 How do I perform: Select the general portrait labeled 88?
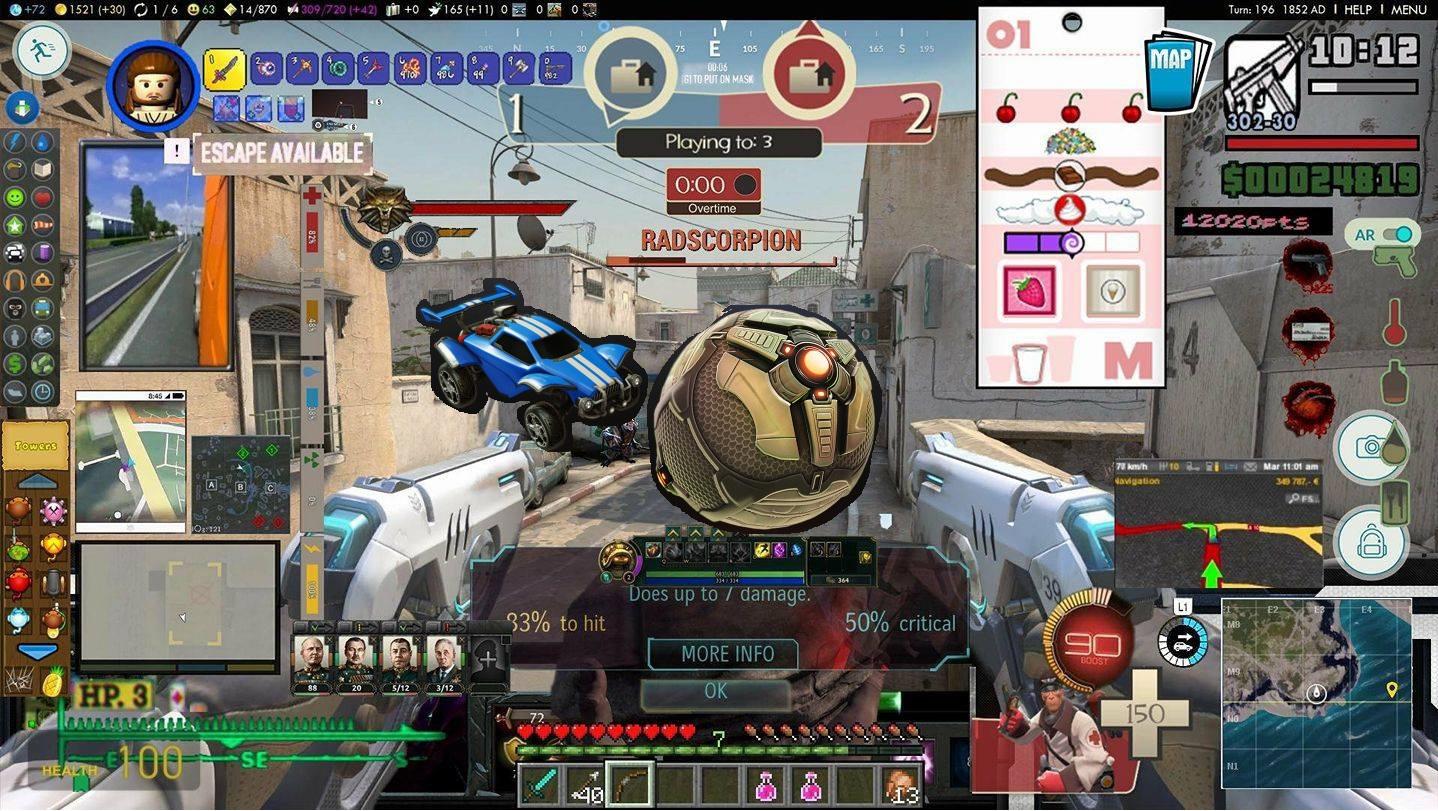click(311, 658)
